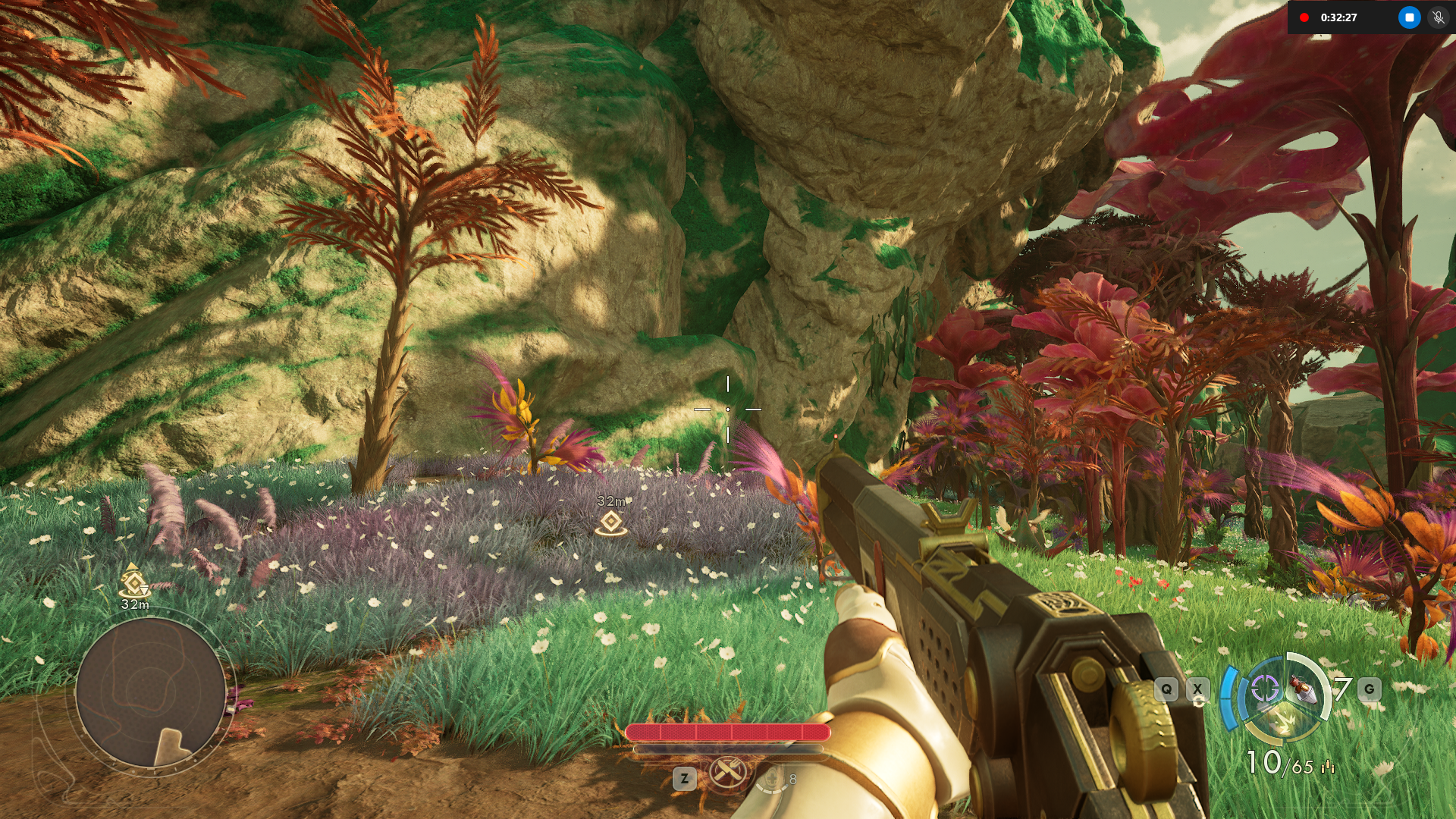Stop the screen recording
The width and height of the screenshot is (1456, 819).
[x=1409, y=17]
